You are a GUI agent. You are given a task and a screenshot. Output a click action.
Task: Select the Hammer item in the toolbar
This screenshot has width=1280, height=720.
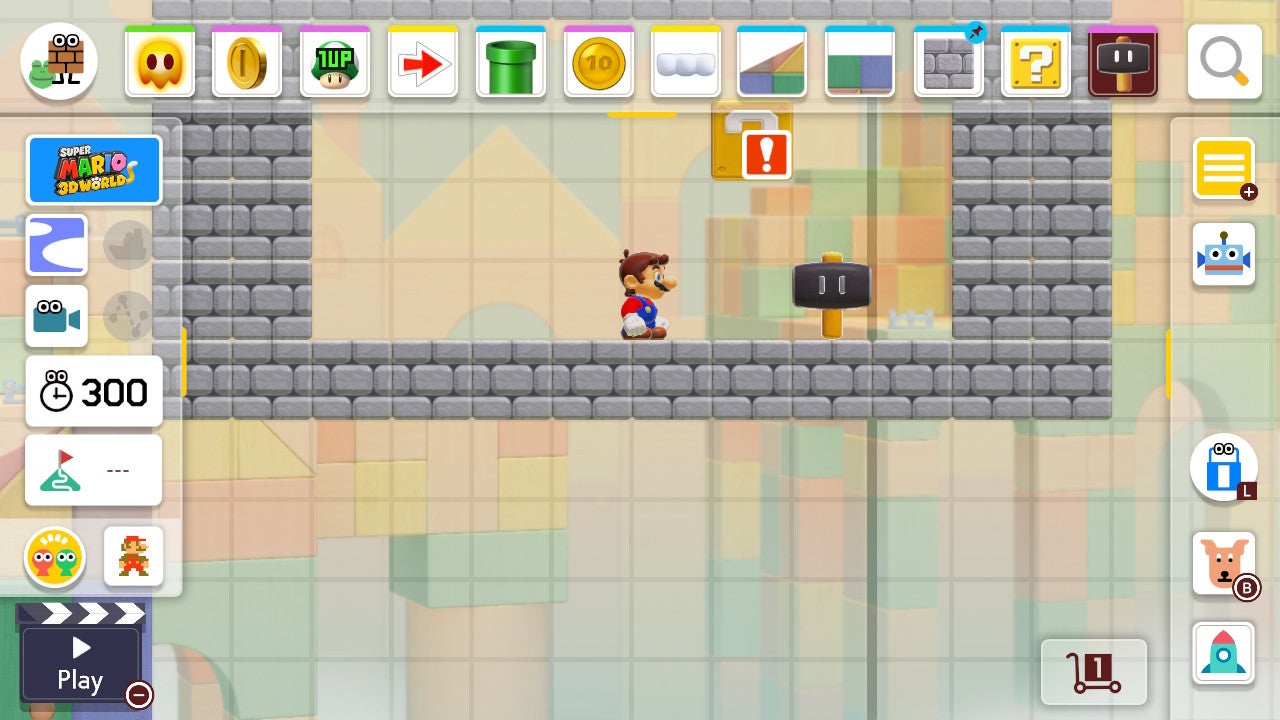tap(1123, 61)
